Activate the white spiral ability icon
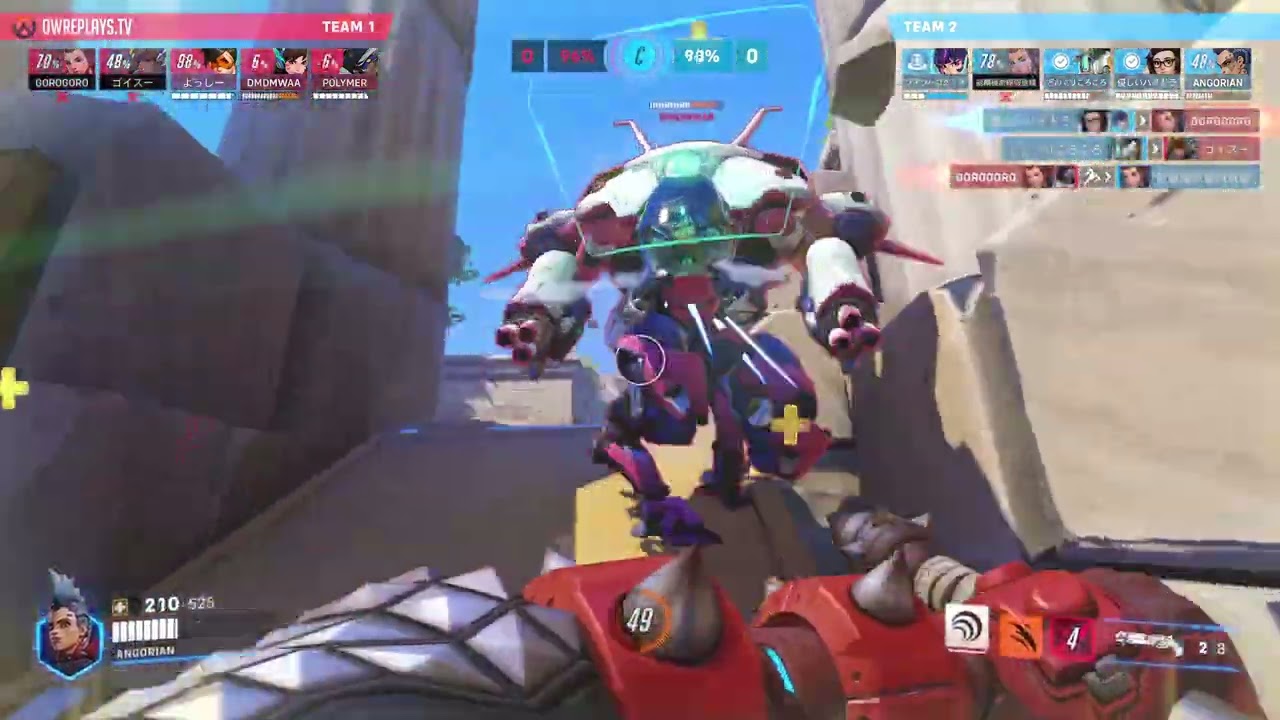The image size is (1280, 720). pyautogui.click(x=967, y=629)
